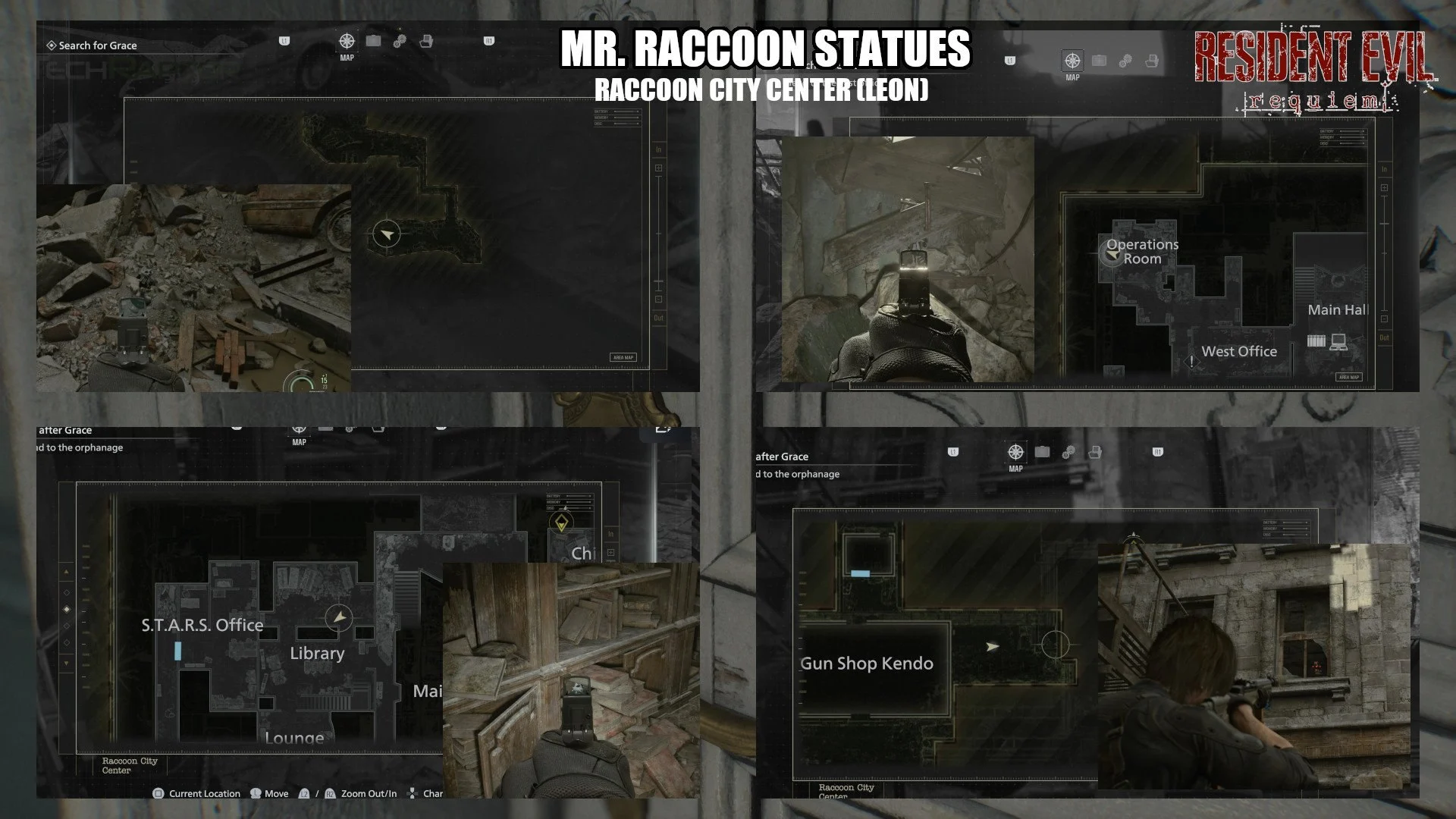Viewport: 1456px width, 819px height.
Task: Click the circular map cursor near Gun Shop Kendo
Action: pos(1055,645)
